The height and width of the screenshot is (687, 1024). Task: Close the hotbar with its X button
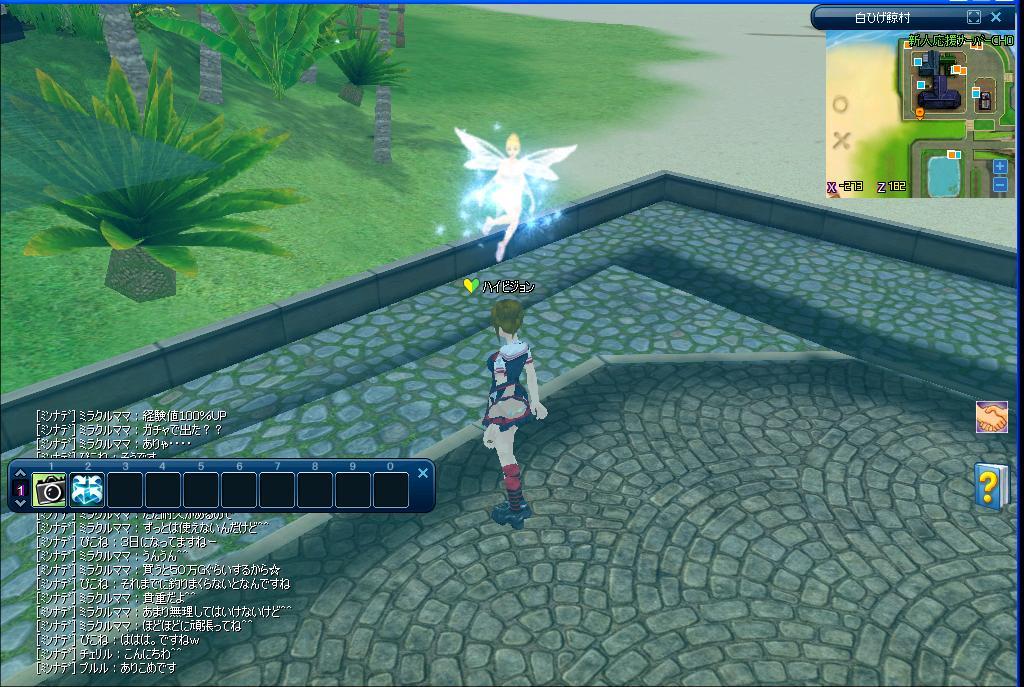tap(423, 473)
